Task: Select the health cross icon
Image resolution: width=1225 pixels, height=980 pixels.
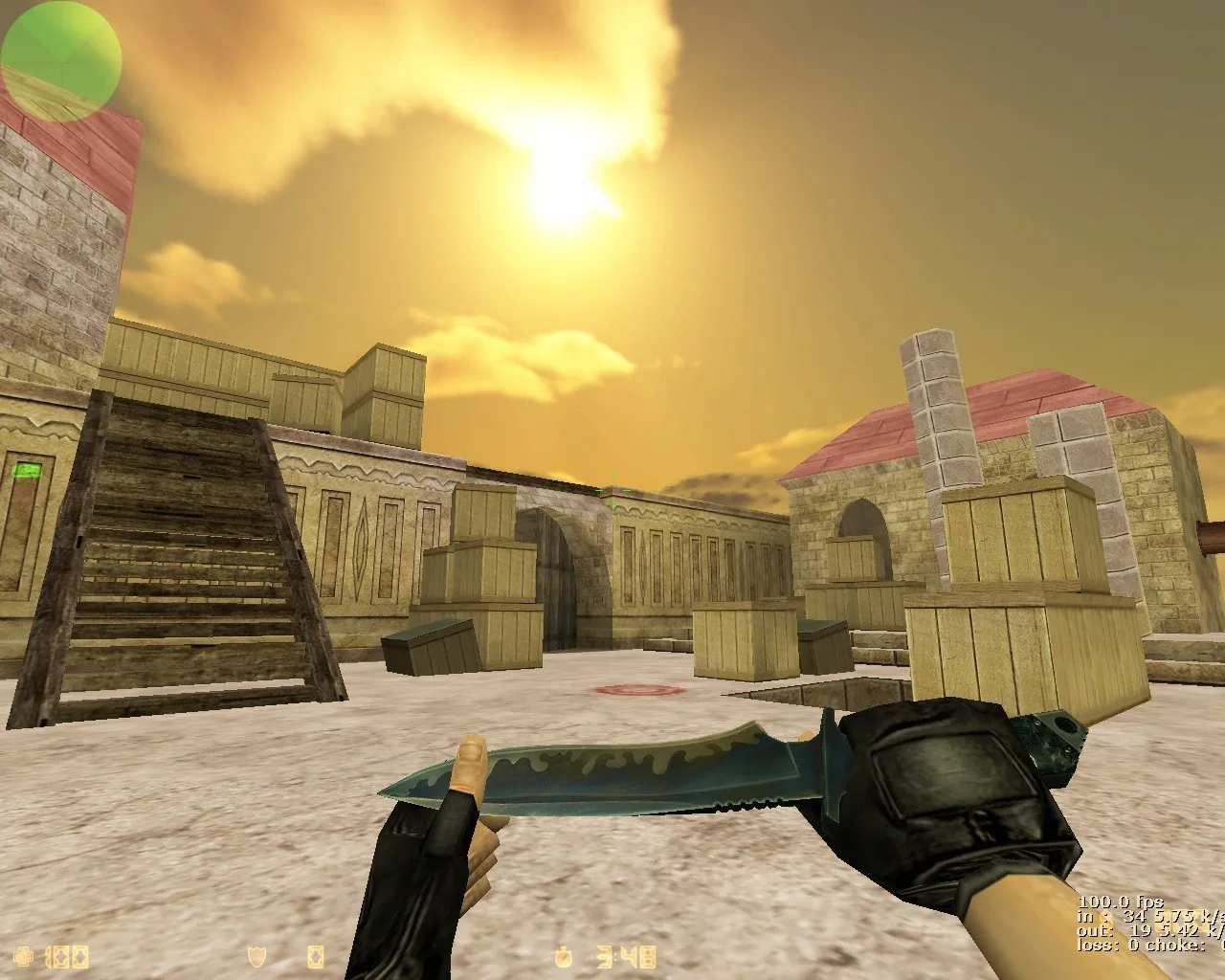Action: click(23, 957)
